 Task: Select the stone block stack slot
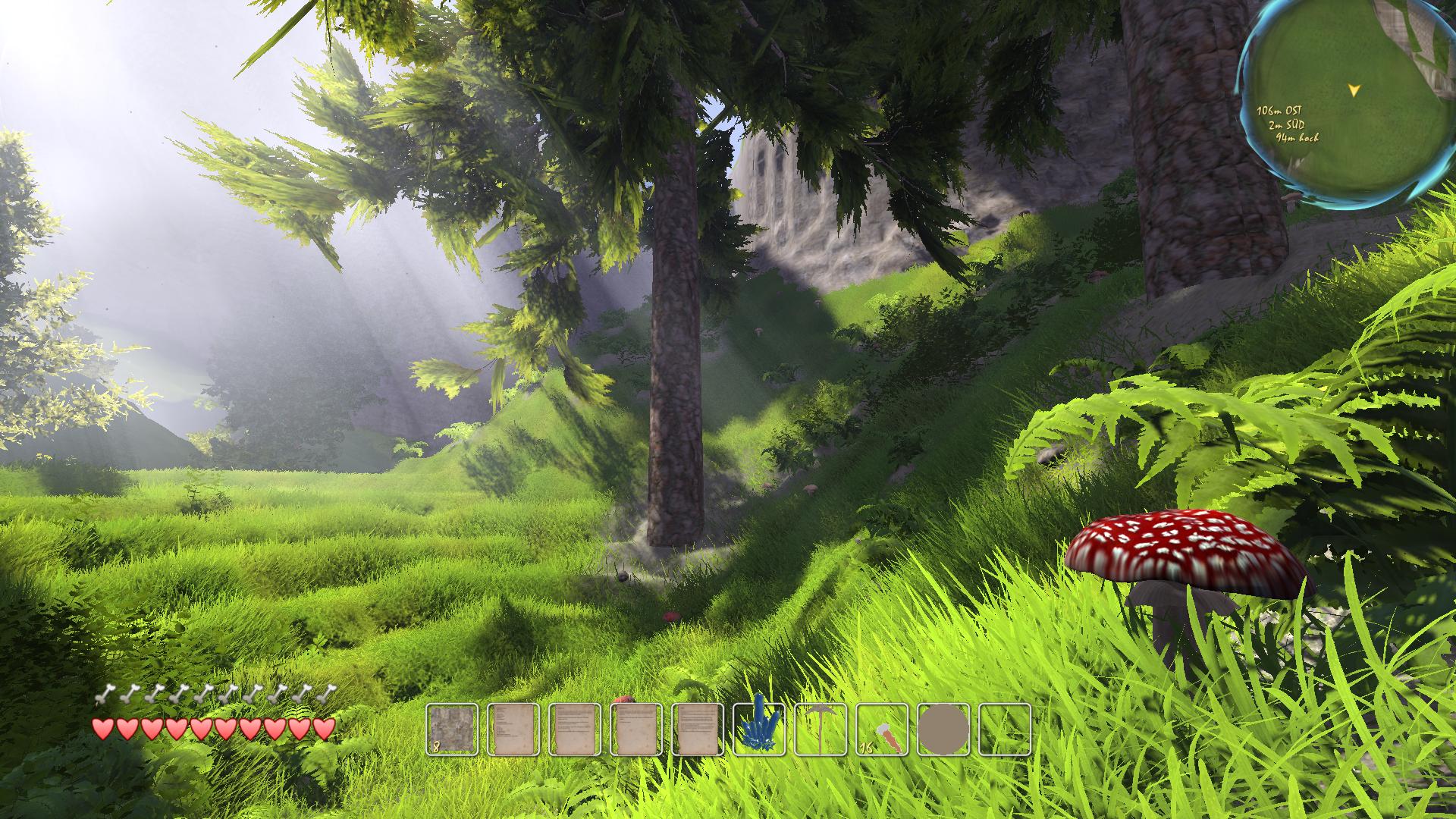click(x=452, y=730)
